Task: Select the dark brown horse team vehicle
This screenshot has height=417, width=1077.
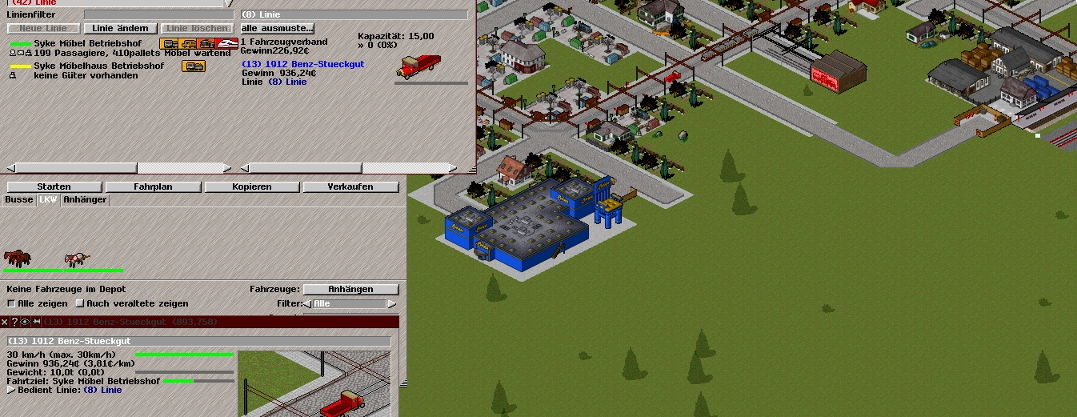Action: [x=18, y=257]
